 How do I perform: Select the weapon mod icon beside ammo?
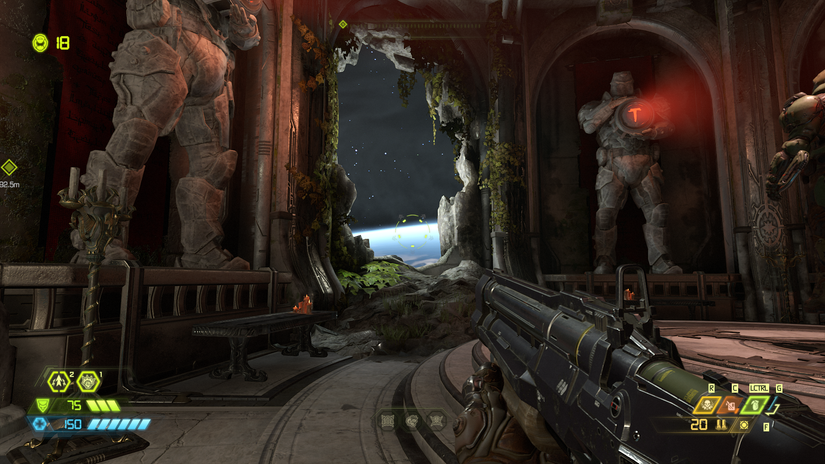(x=743, y=425)
